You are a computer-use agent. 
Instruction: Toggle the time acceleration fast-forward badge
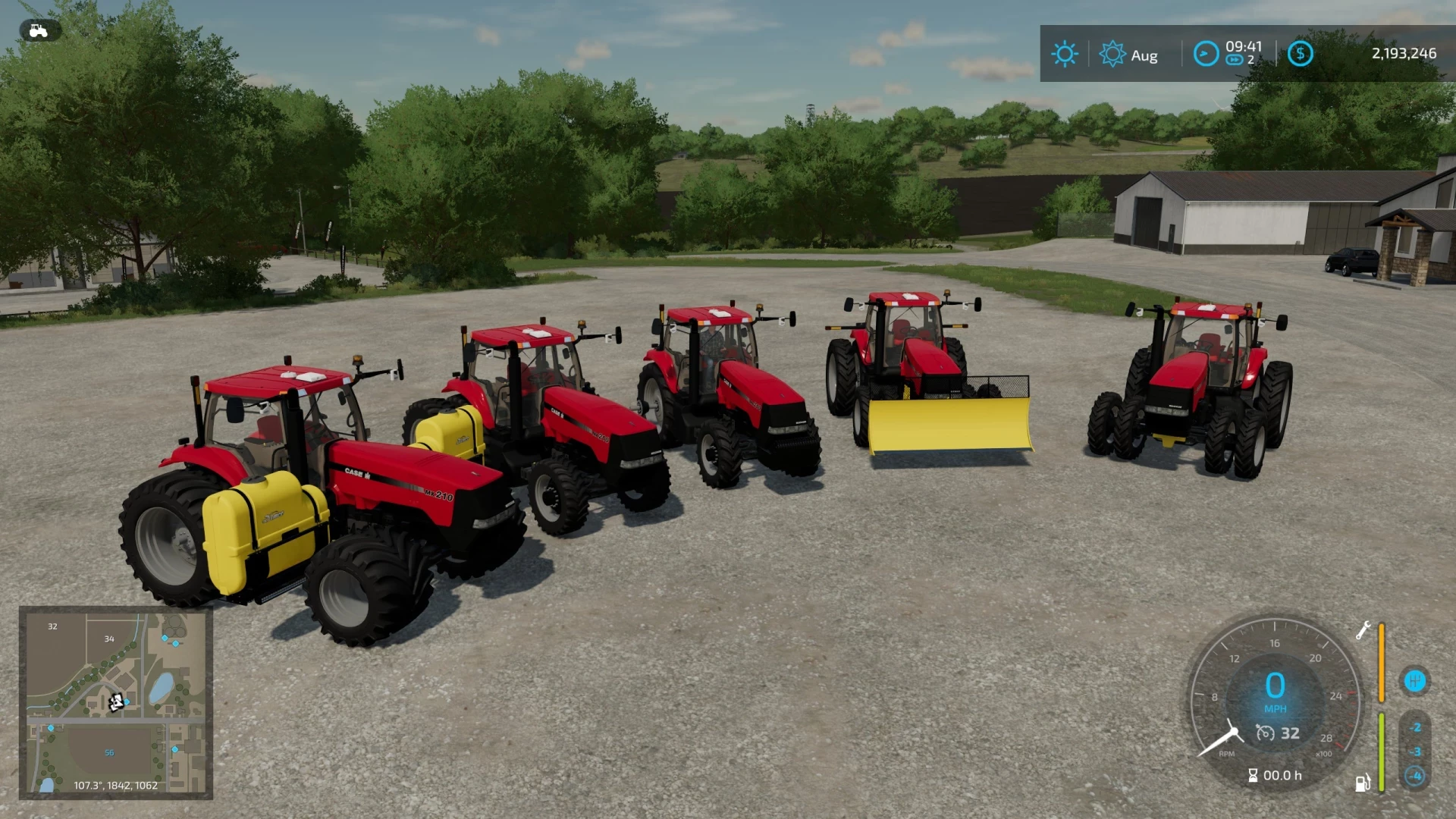click(1235, 59)
